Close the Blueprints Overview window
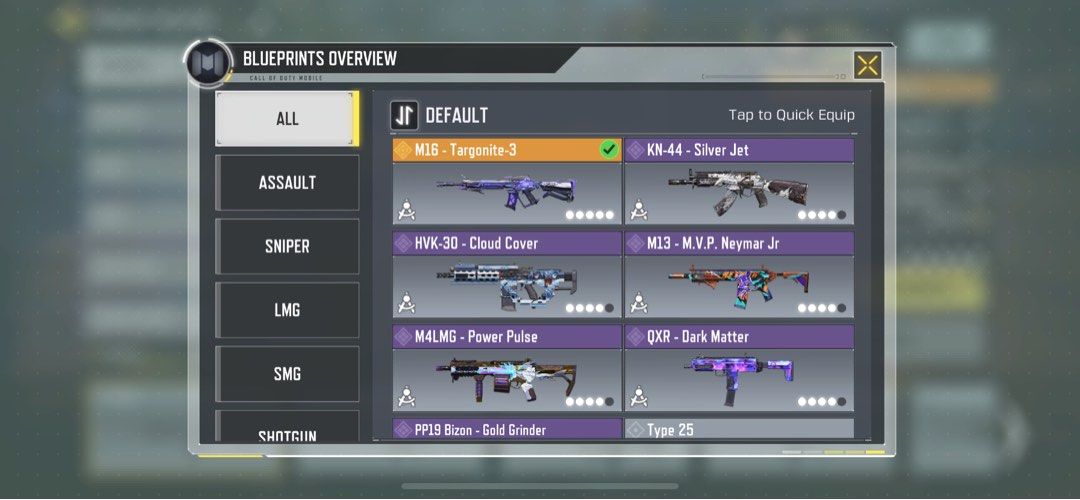This screenshot has height=500, width=1080. [867, 65]
